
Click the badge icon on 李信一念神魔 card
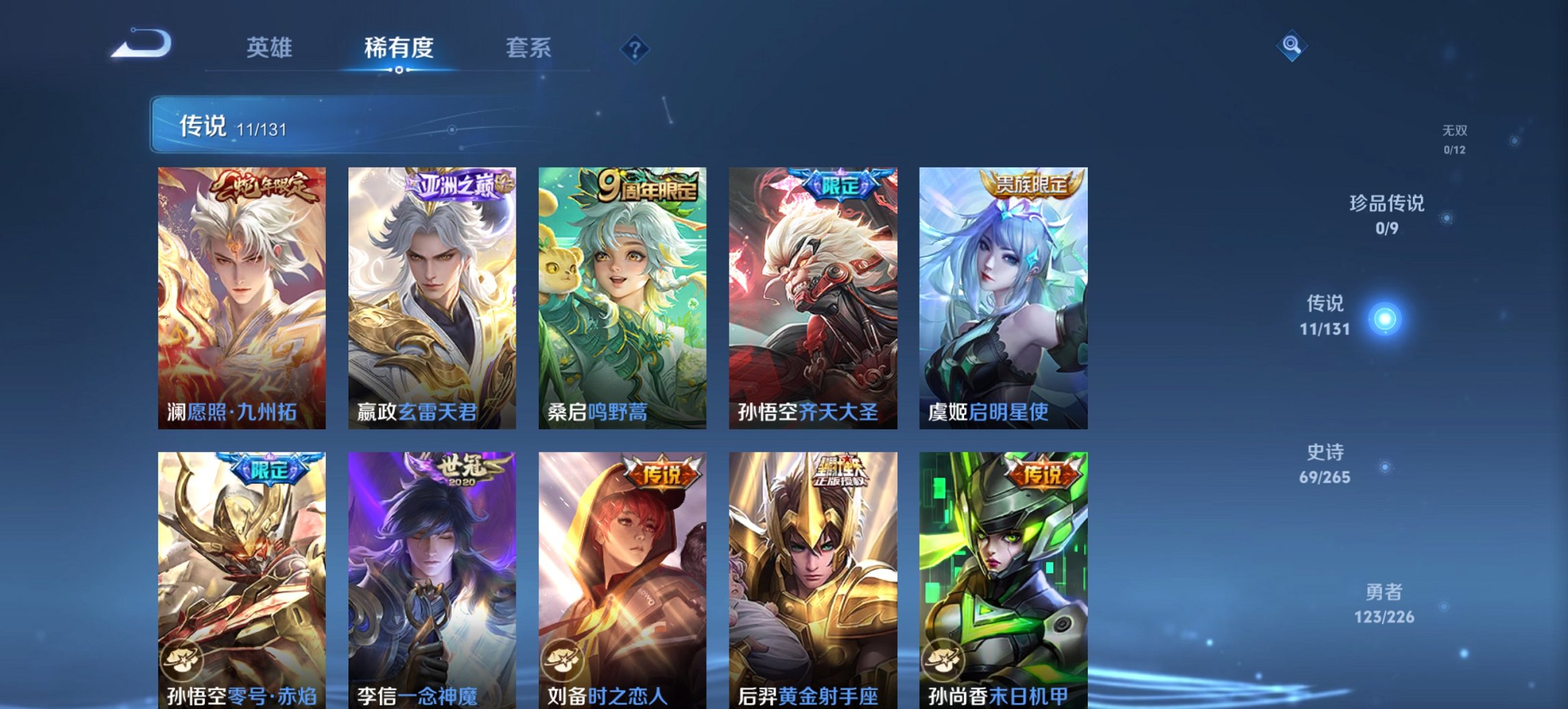(371, 660)
